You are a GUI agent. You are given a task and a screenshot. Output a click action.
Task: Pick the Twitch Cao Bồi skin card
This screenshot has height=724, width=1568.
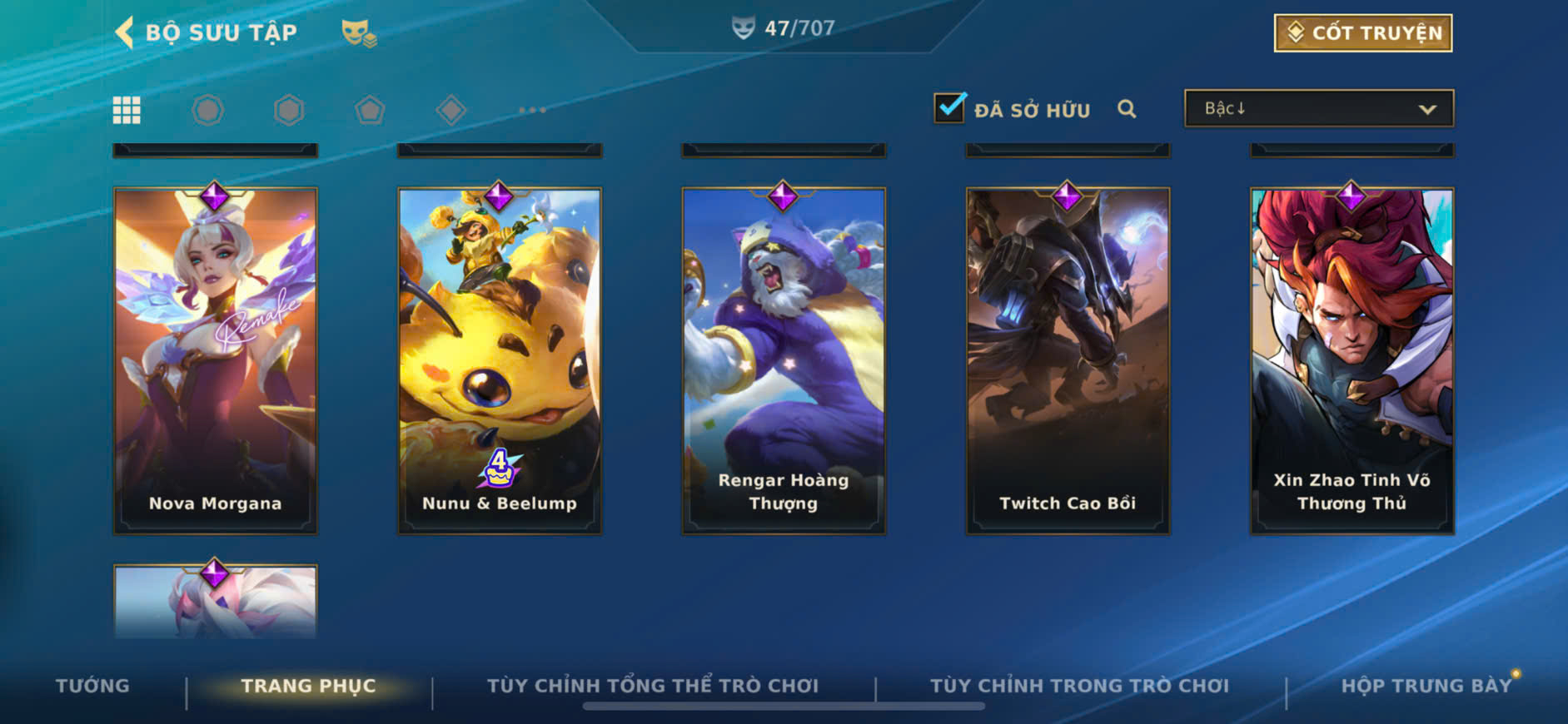[x=1068, y=360]
